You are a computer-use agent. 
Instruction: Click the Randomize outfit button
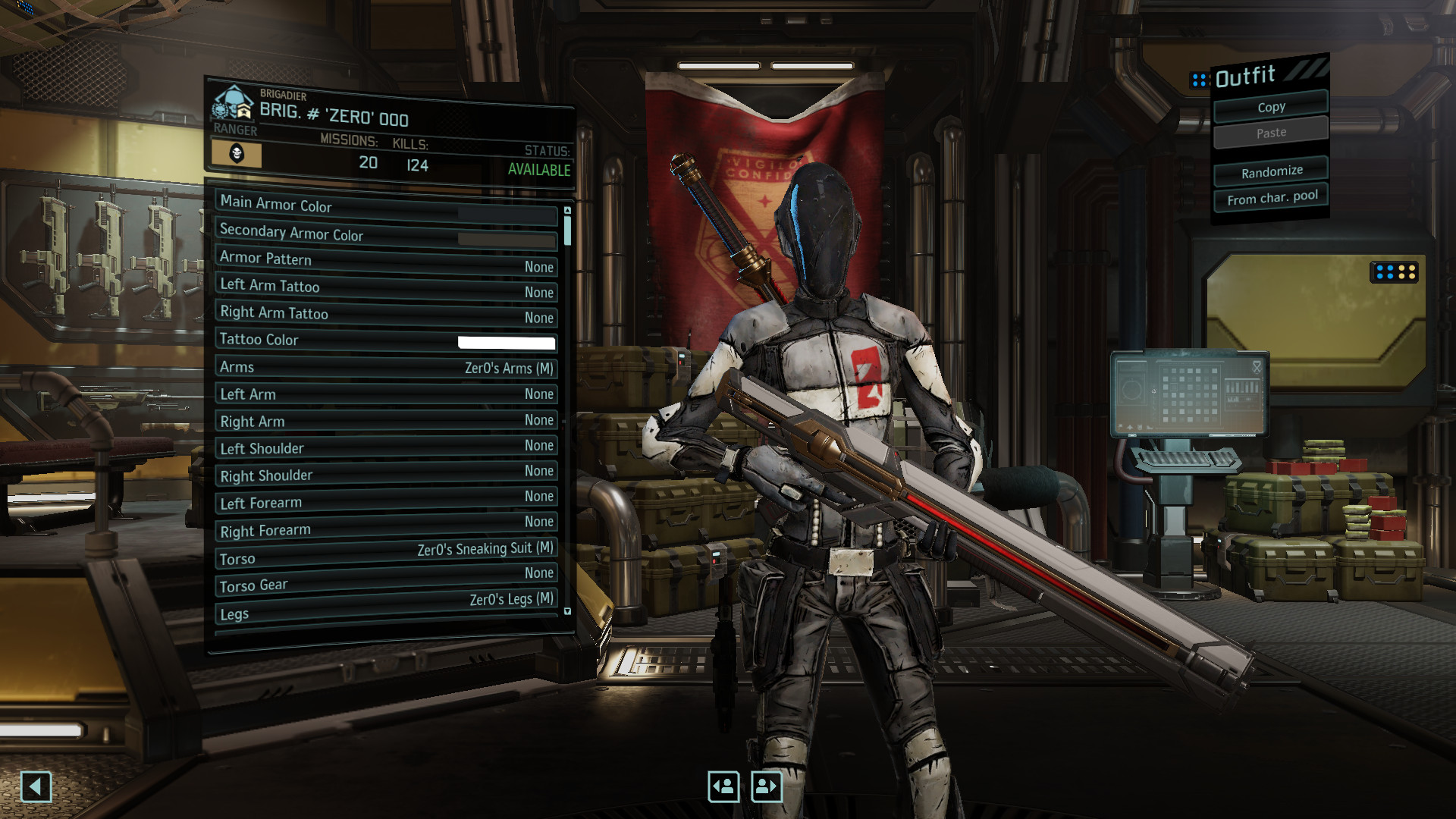(1272, 171)
